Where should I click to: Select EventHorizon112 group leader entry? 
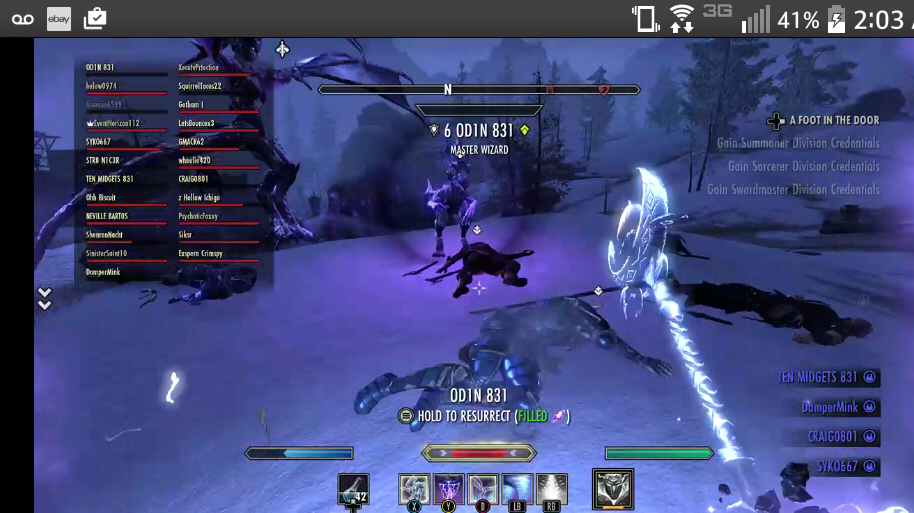tap(113, 123)
